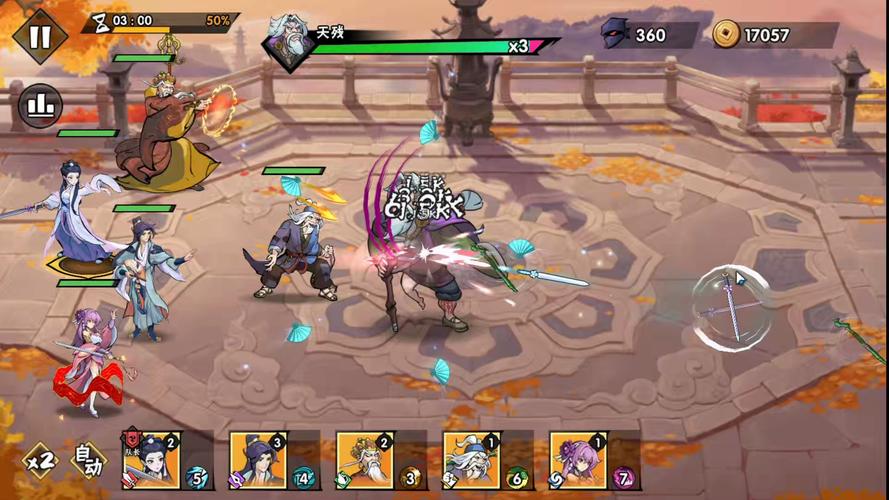
Task: Click the dark ninja mask icon
Action: point(615,35)
